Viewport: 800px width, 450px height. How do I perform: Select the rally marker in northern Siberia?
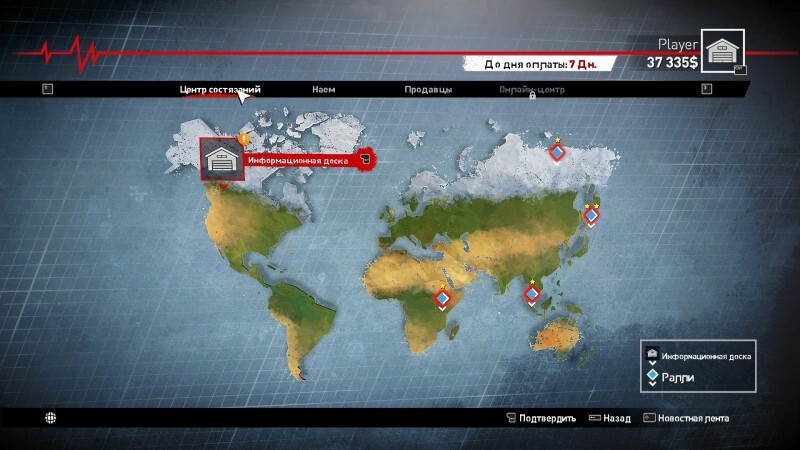click(558, 153)
